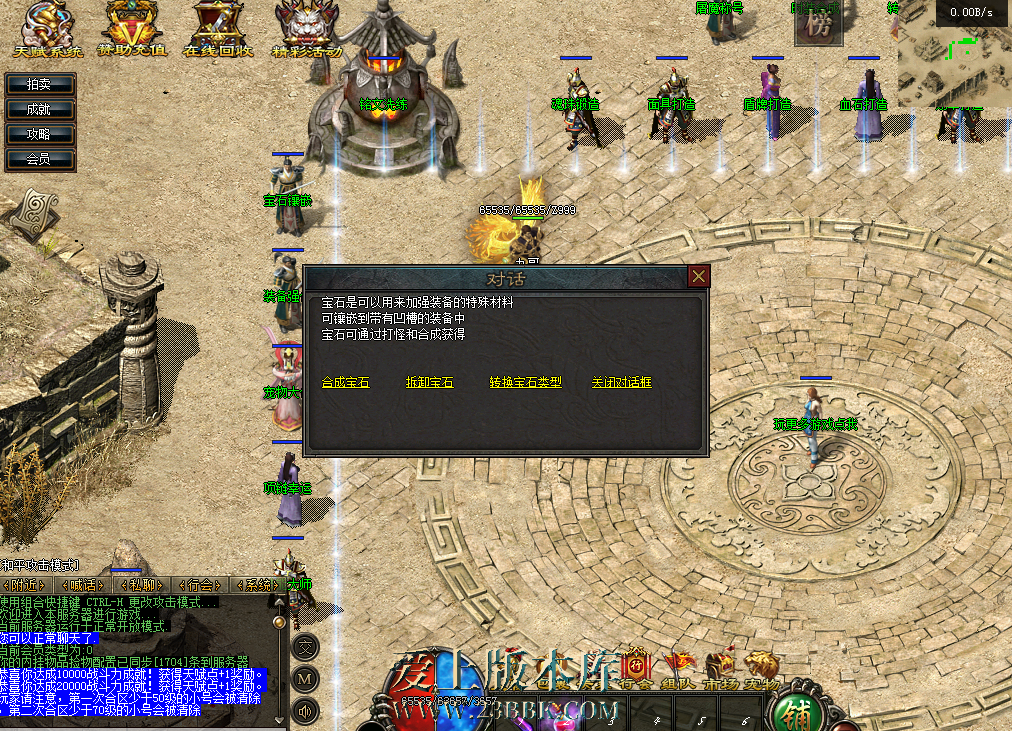Screen dimensions: 1012x731
Task: Open the 宠物 pet icon
Action: 762,666
